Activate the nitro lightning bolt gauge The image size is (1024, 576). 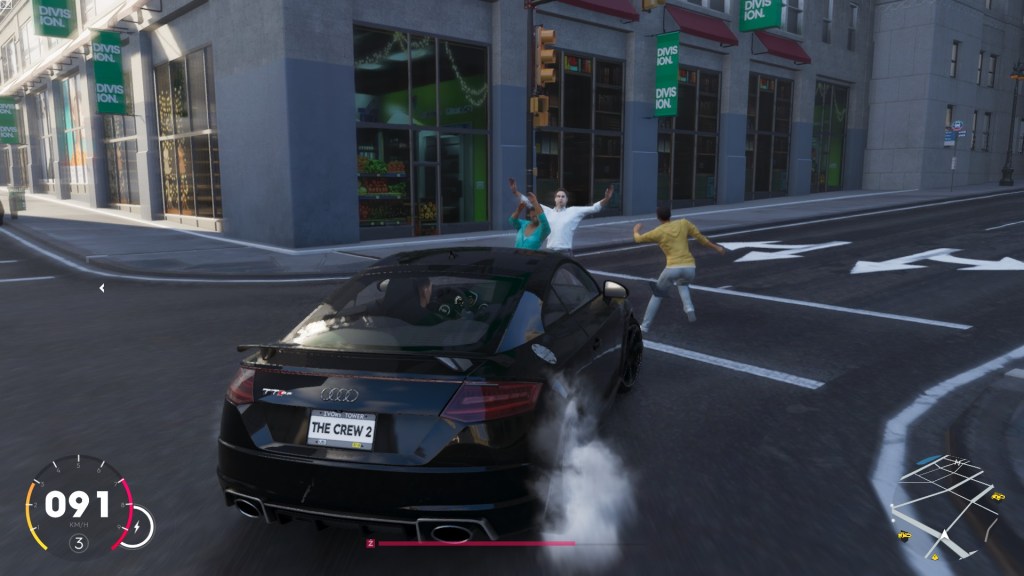tap(137, 526)
